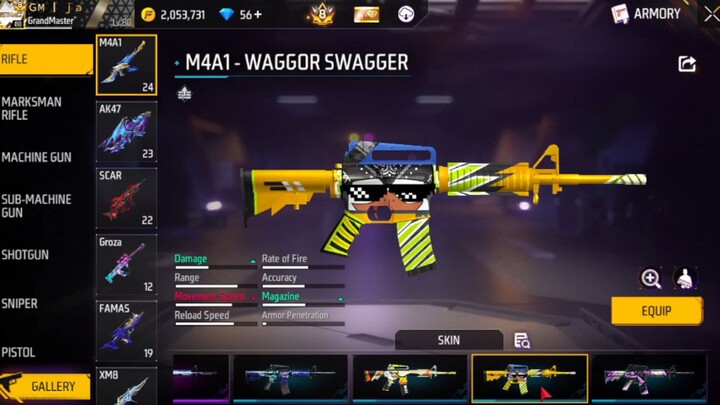
Task: Select the FAMAS weapon tile
Action: point(126,331)
